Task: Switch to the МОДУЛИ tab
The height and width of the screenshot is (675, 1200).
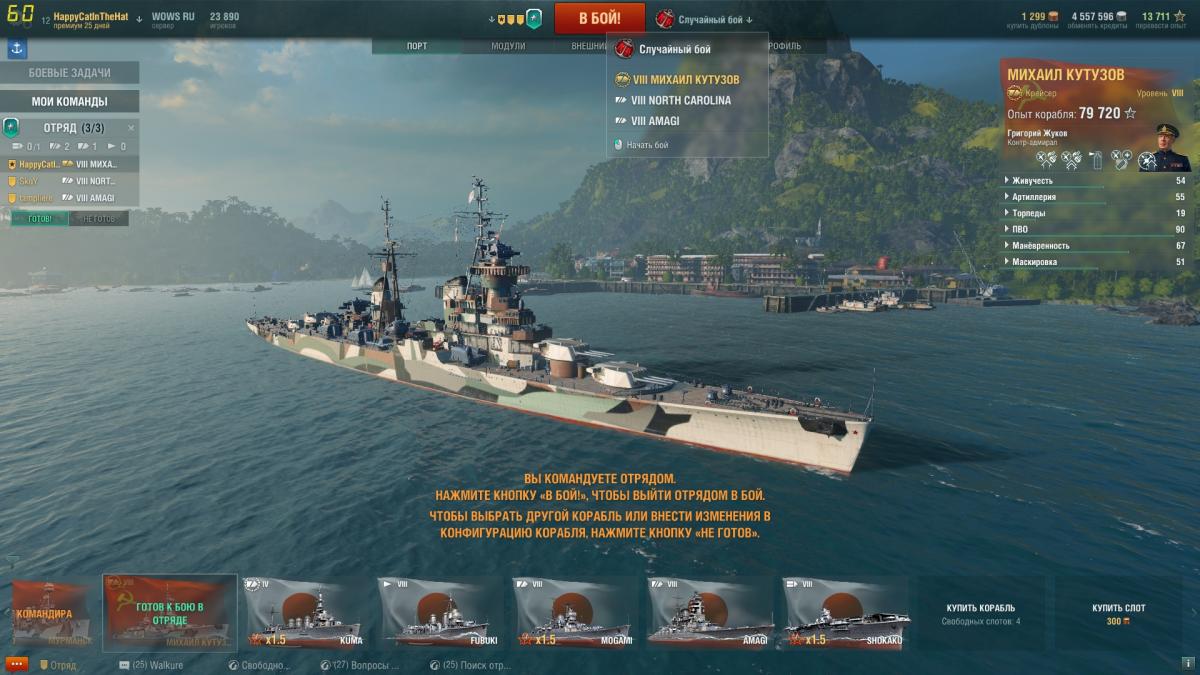Action: pos(508,46)
